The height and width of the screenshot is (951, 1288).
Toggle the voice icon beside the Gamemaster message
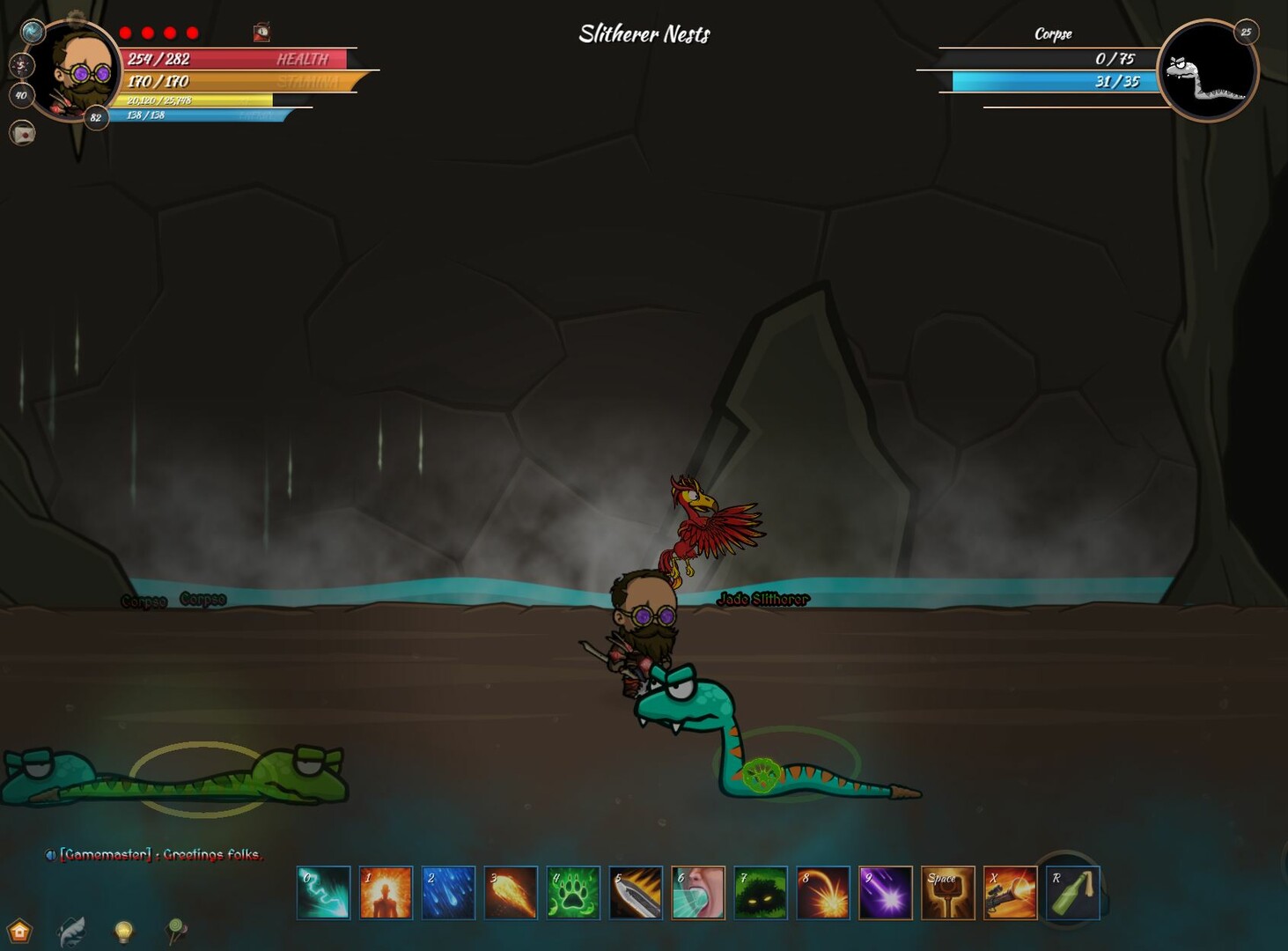[x=50, y=854]
